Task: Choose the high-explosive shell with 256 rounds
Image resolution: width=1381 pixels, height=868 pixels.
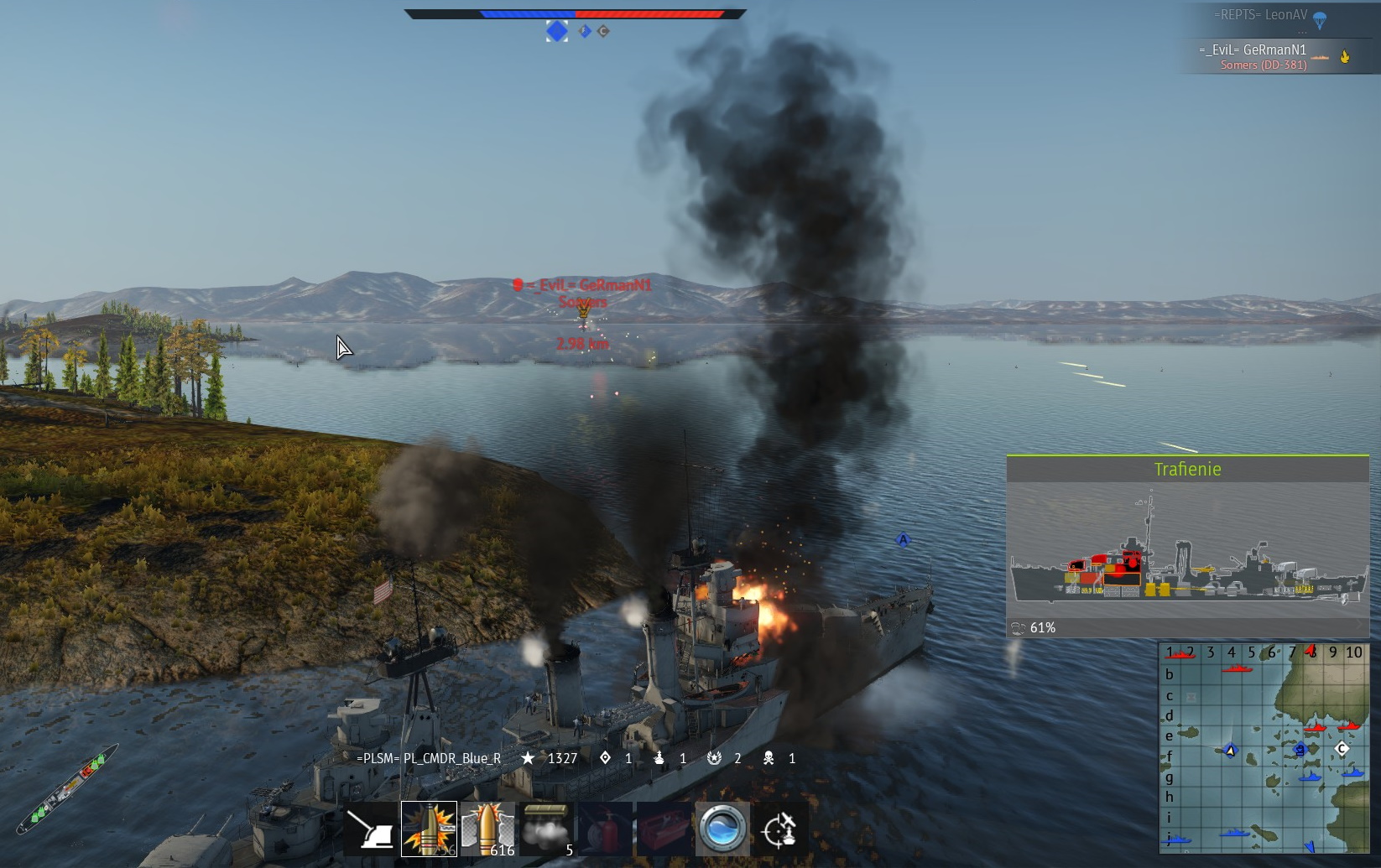Action: click(x=429, y=829)
